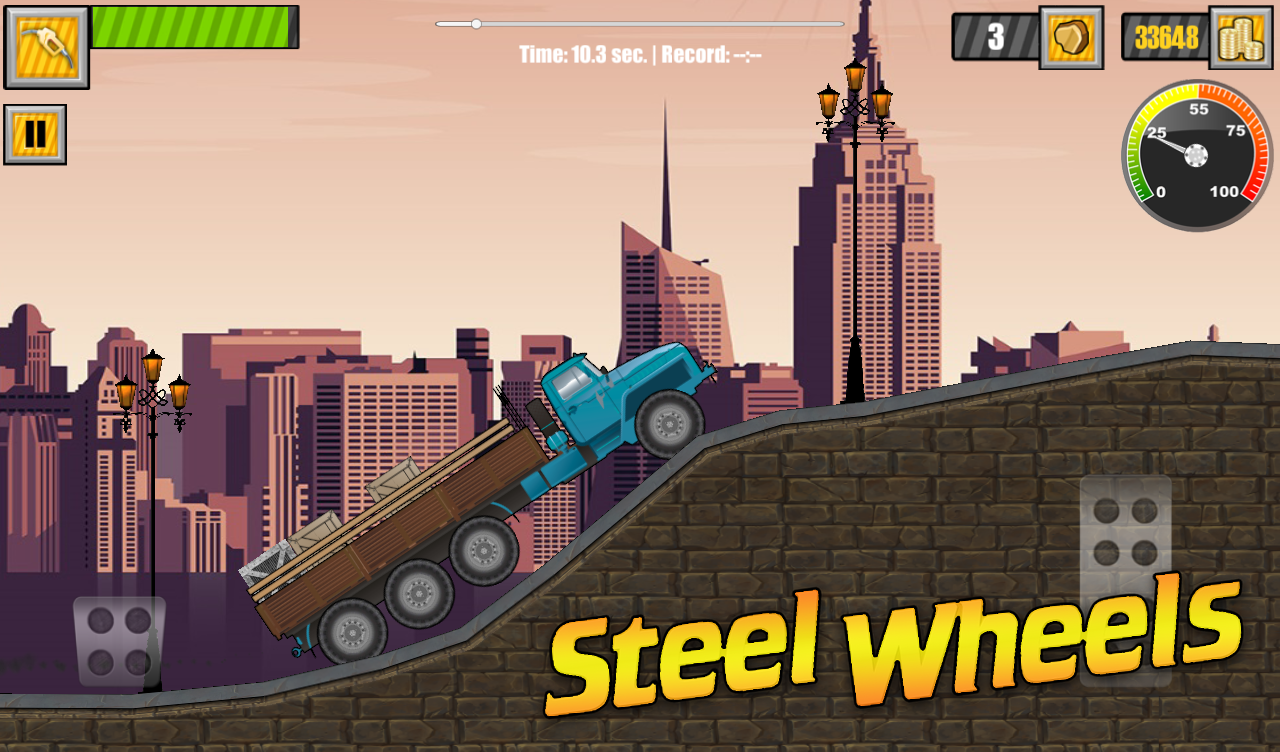
Task: Pause the game with the pause button
Action: [35, 134]
